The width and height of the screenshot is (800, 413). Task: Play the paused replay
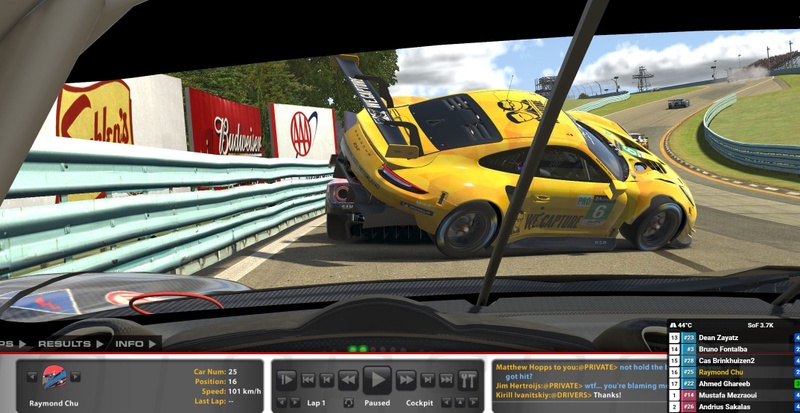(377, 379)
